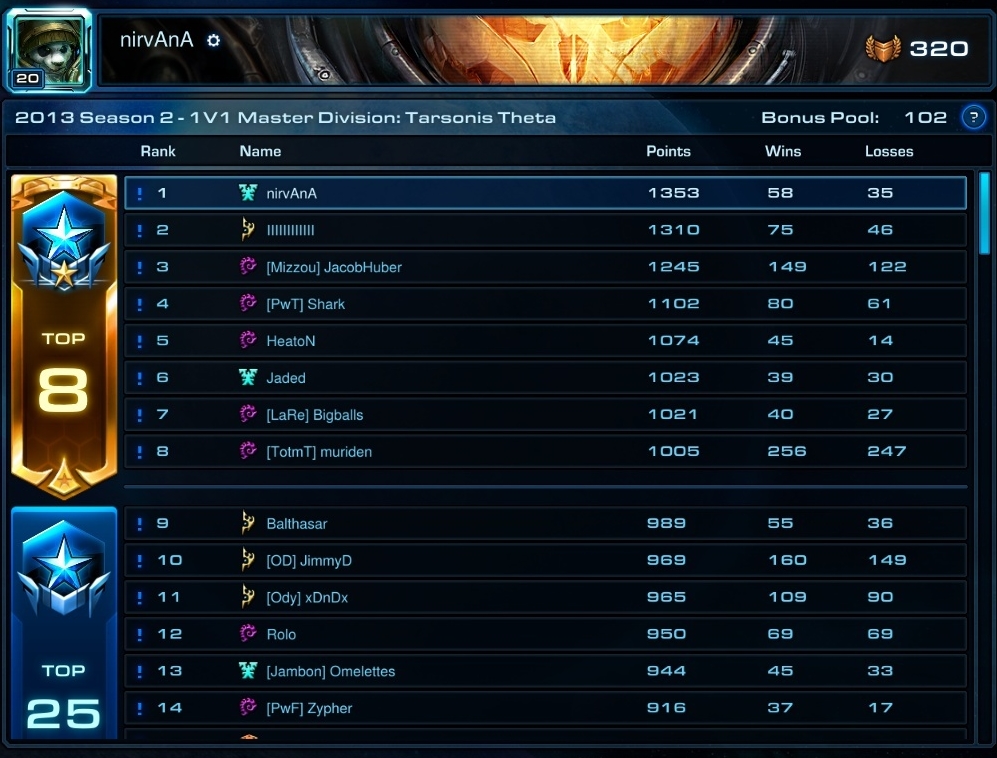Screen dimensions: 997x758
Task: Select the nirvAnA rank 1 row
Action: point(545,193)
